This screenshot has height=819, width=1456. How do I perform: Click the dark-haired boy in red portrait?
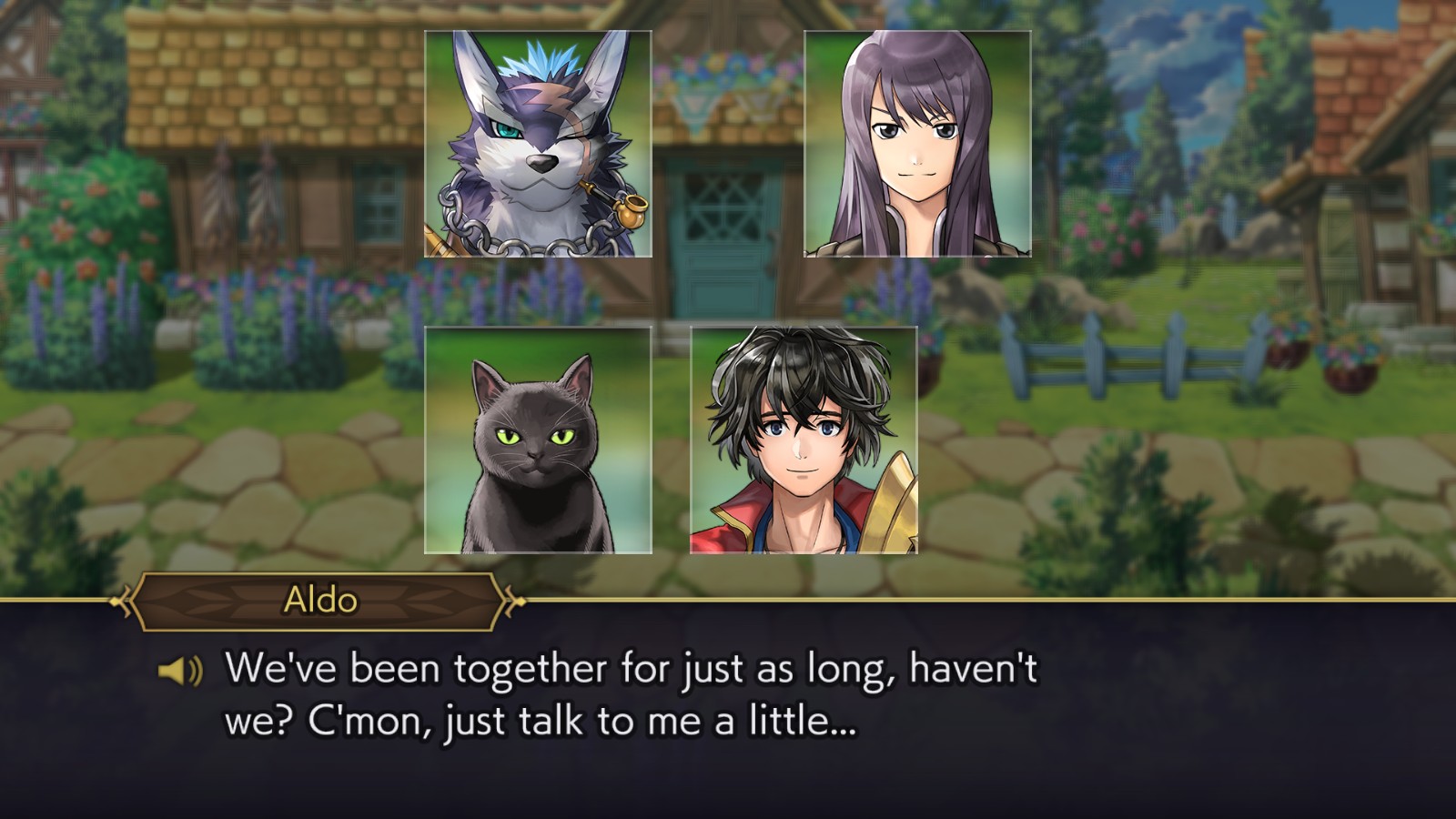pos(804,440)
